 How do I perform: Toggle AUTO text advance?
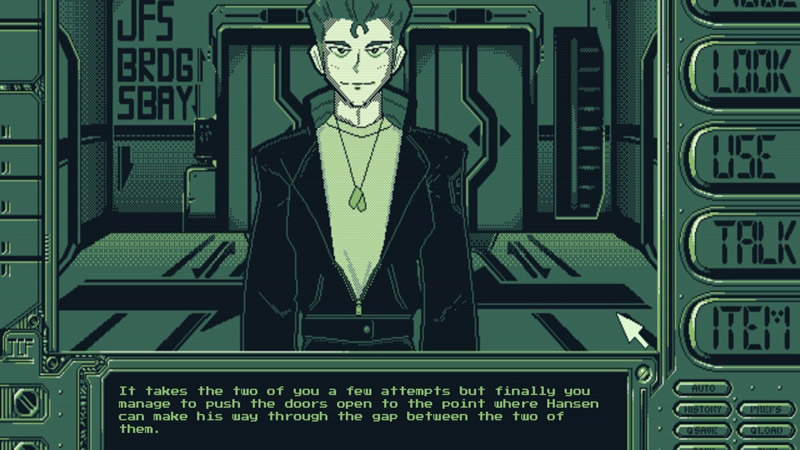703,388
